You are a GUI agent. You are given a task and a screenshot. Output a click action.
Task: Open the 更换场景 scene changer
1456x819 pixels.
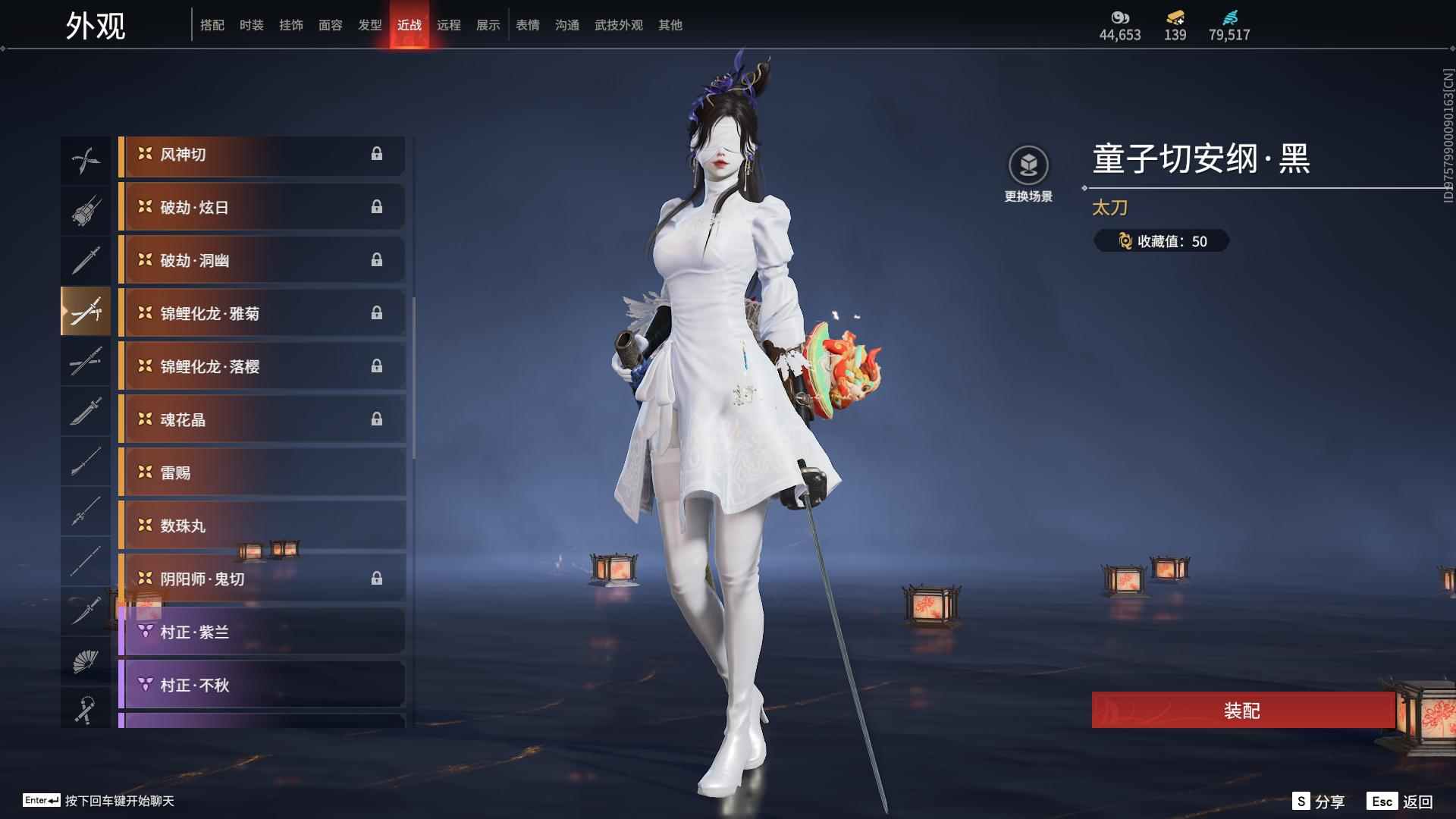(1028, 174)
